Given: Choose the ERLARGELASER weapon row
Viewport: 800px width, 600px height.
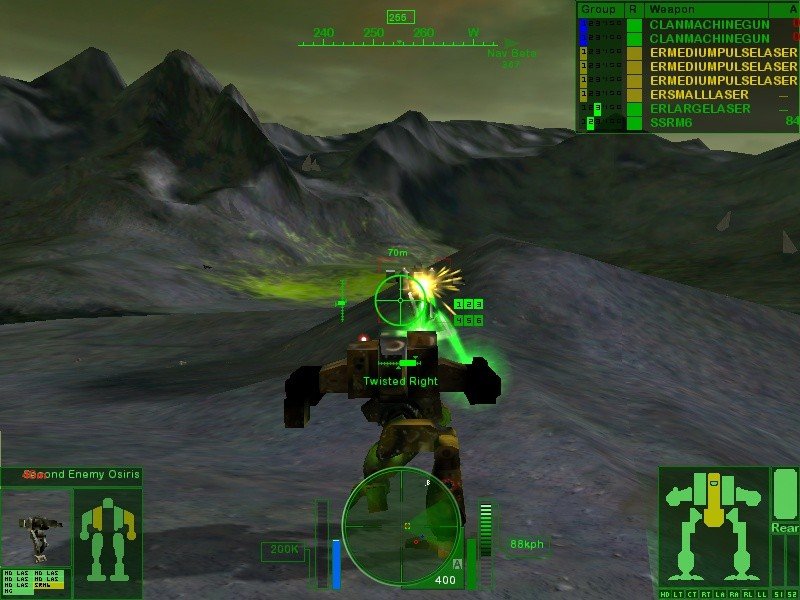Looking at the screenshot, I should (699, 108).
